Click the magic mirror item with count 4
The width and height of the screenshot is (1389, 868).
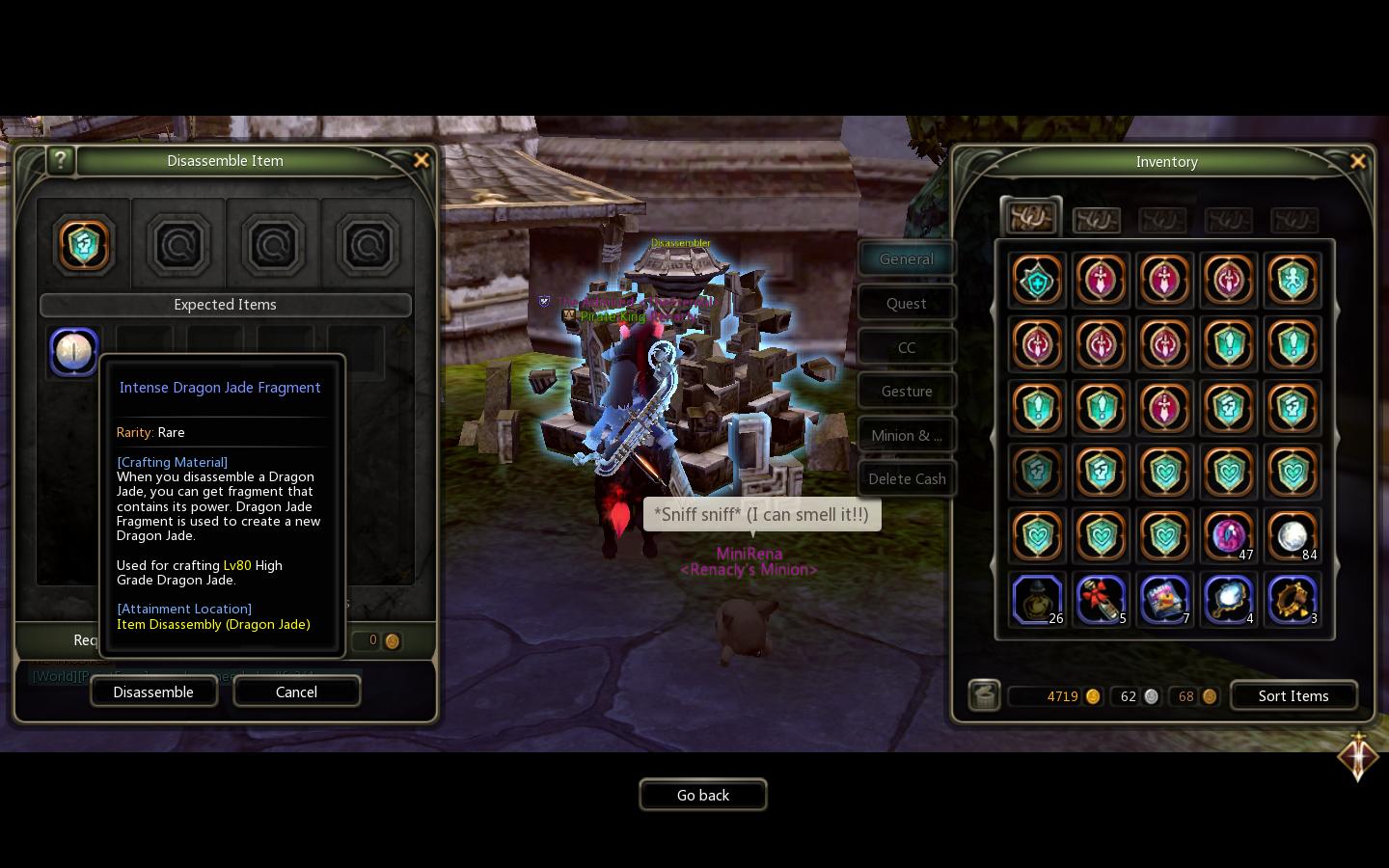(x=1228, y=600)
